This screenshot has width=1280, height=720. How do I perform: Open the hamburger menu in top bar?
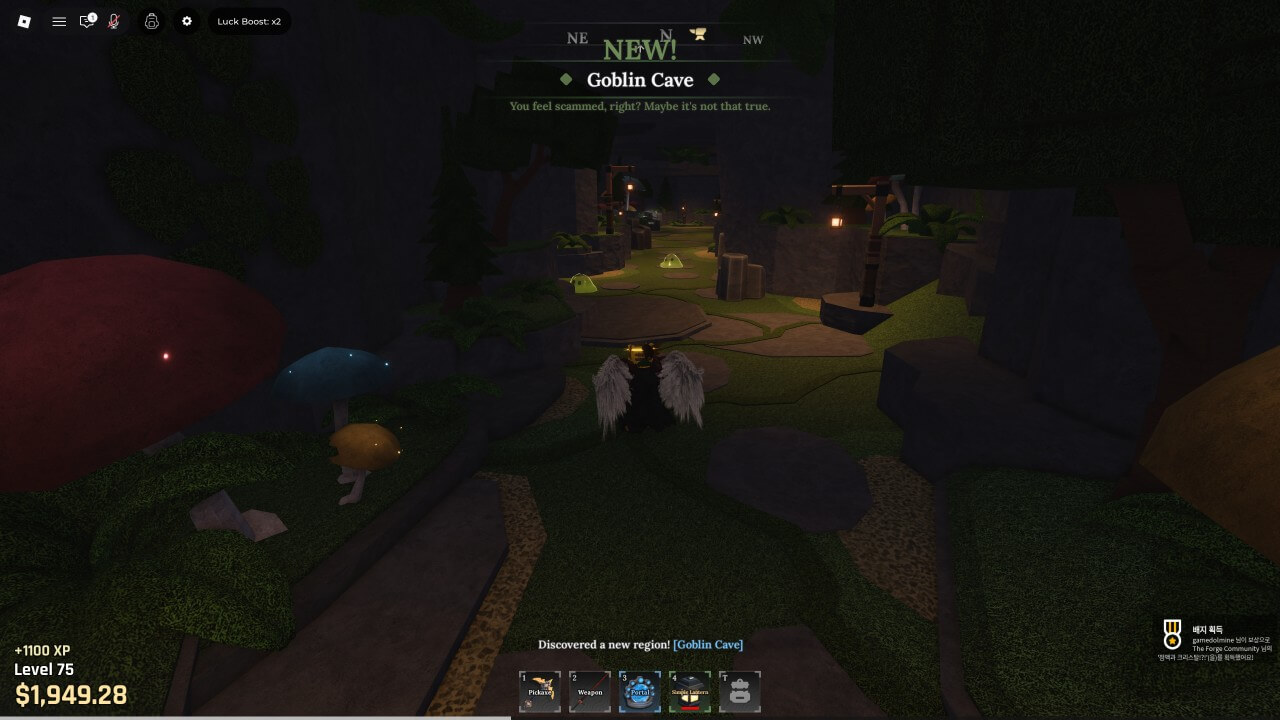(x=59, y=21)
